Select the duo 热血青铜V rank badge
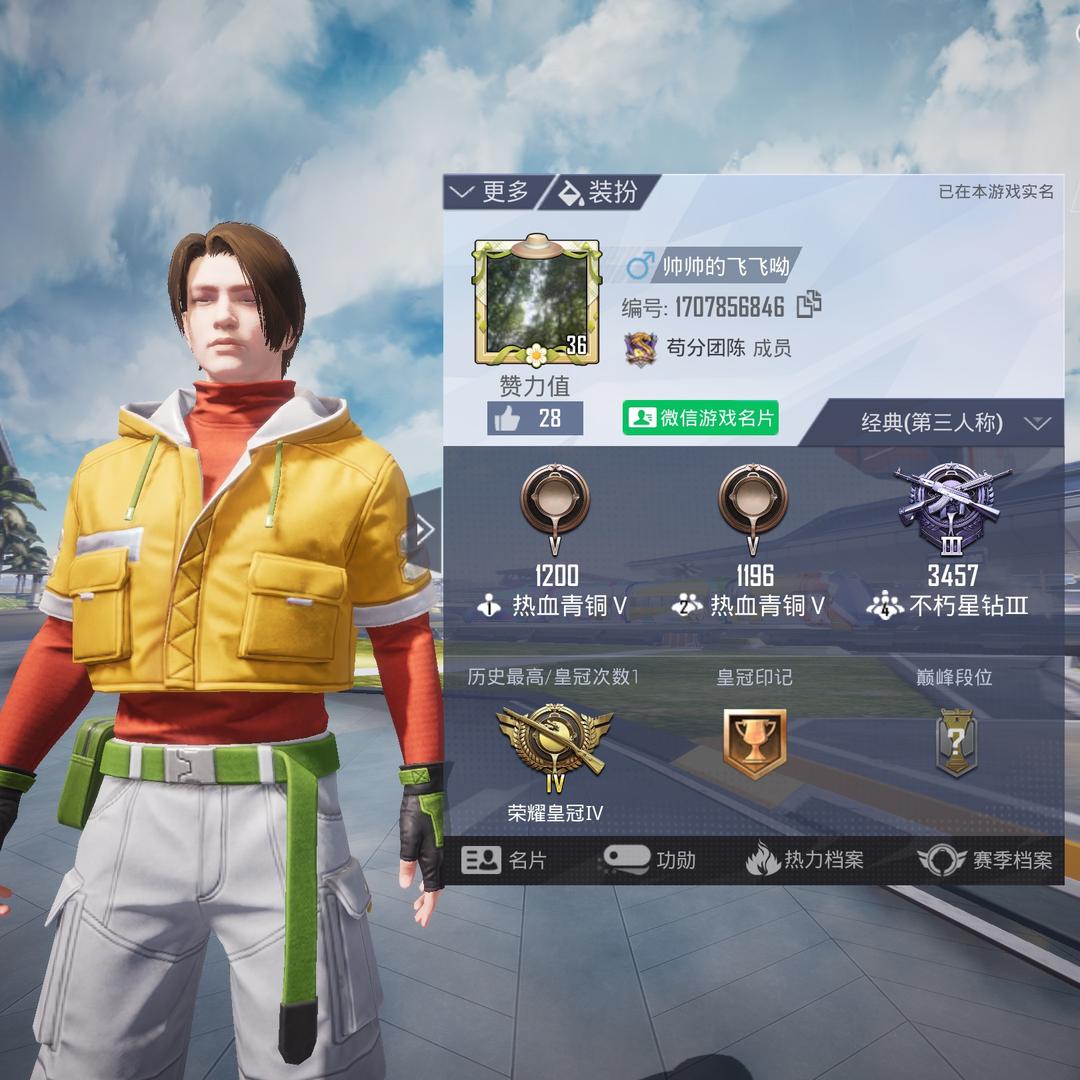This screenshot has height=1080, width=1080. (753, 502)
